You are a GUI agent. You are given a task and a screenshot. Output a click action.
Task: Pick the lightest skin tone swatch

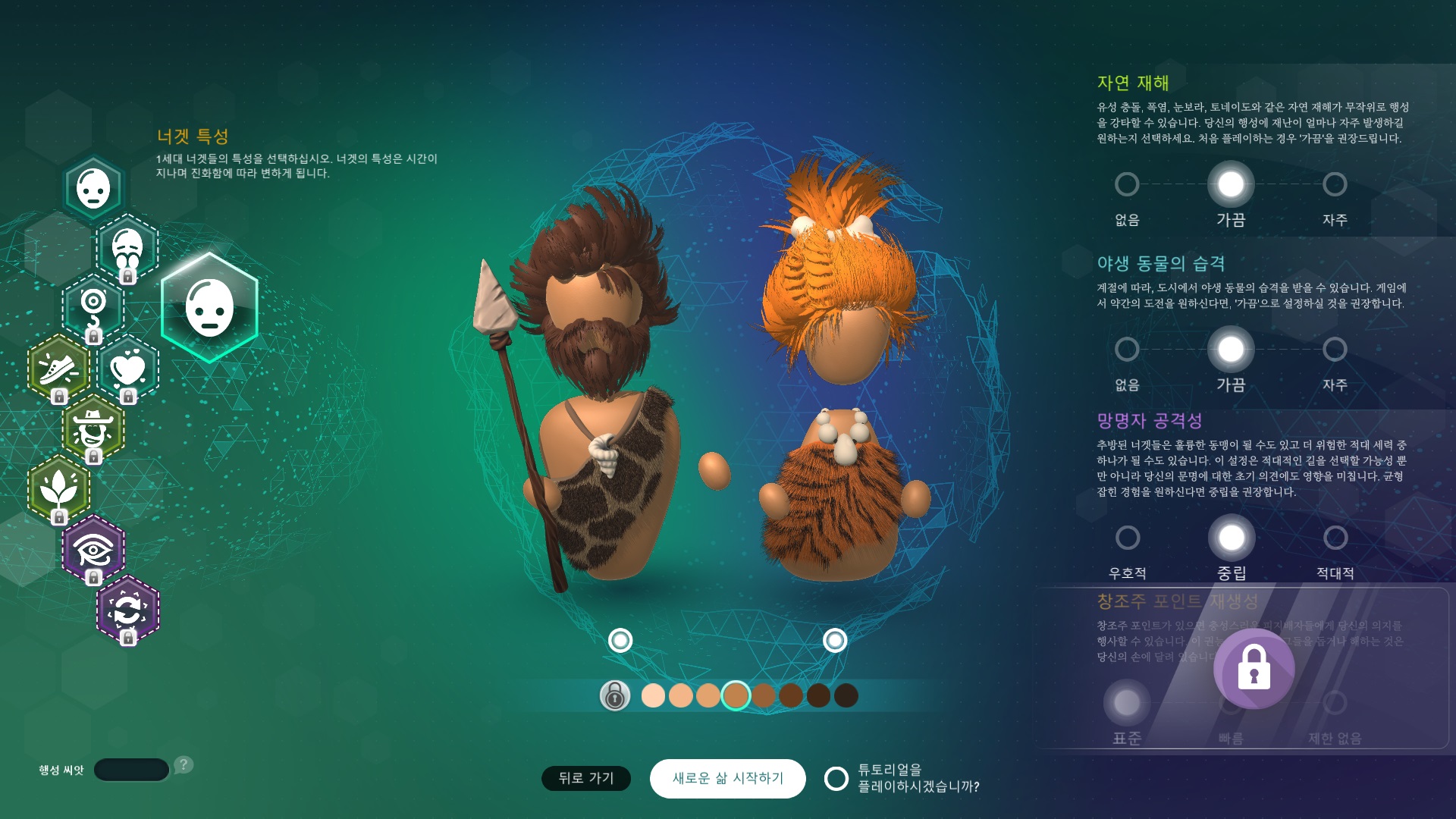pos(653,695)
